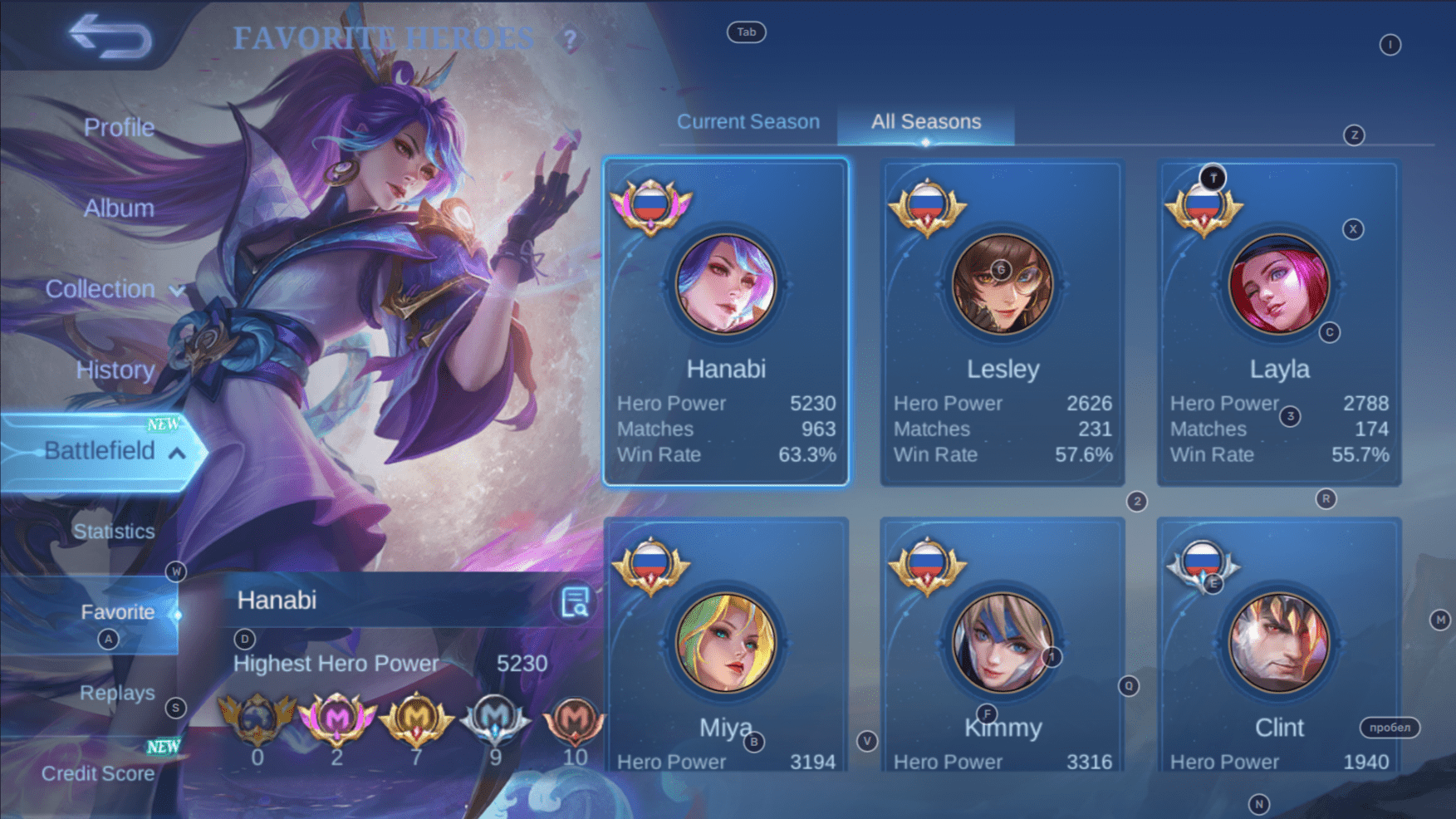Switch to the Current Season tab

click(748, 122)
